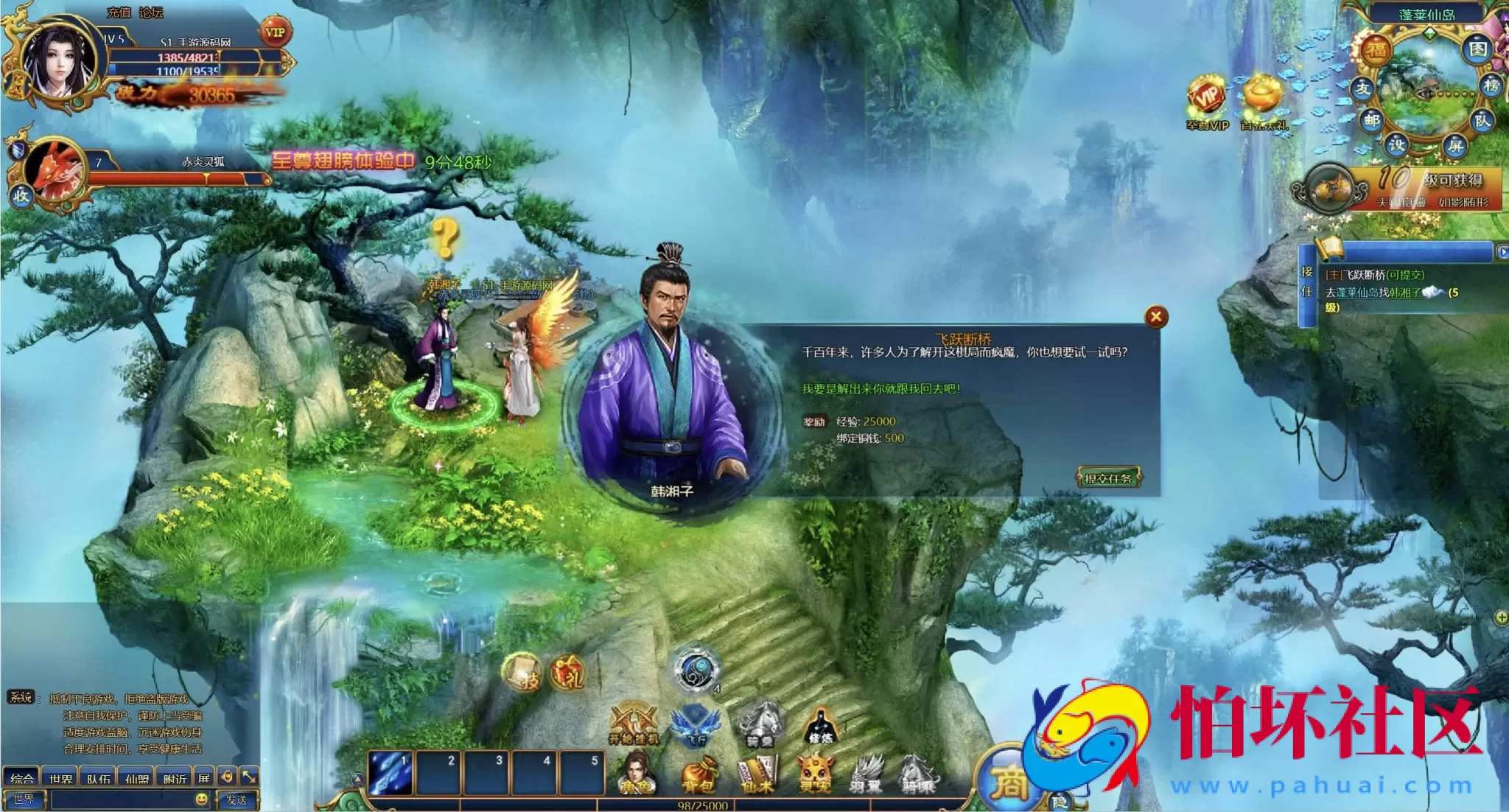This screenshot has height=812, width=1509.
Task: Click the 发送 send button in chat
Action: coord(236,799)
